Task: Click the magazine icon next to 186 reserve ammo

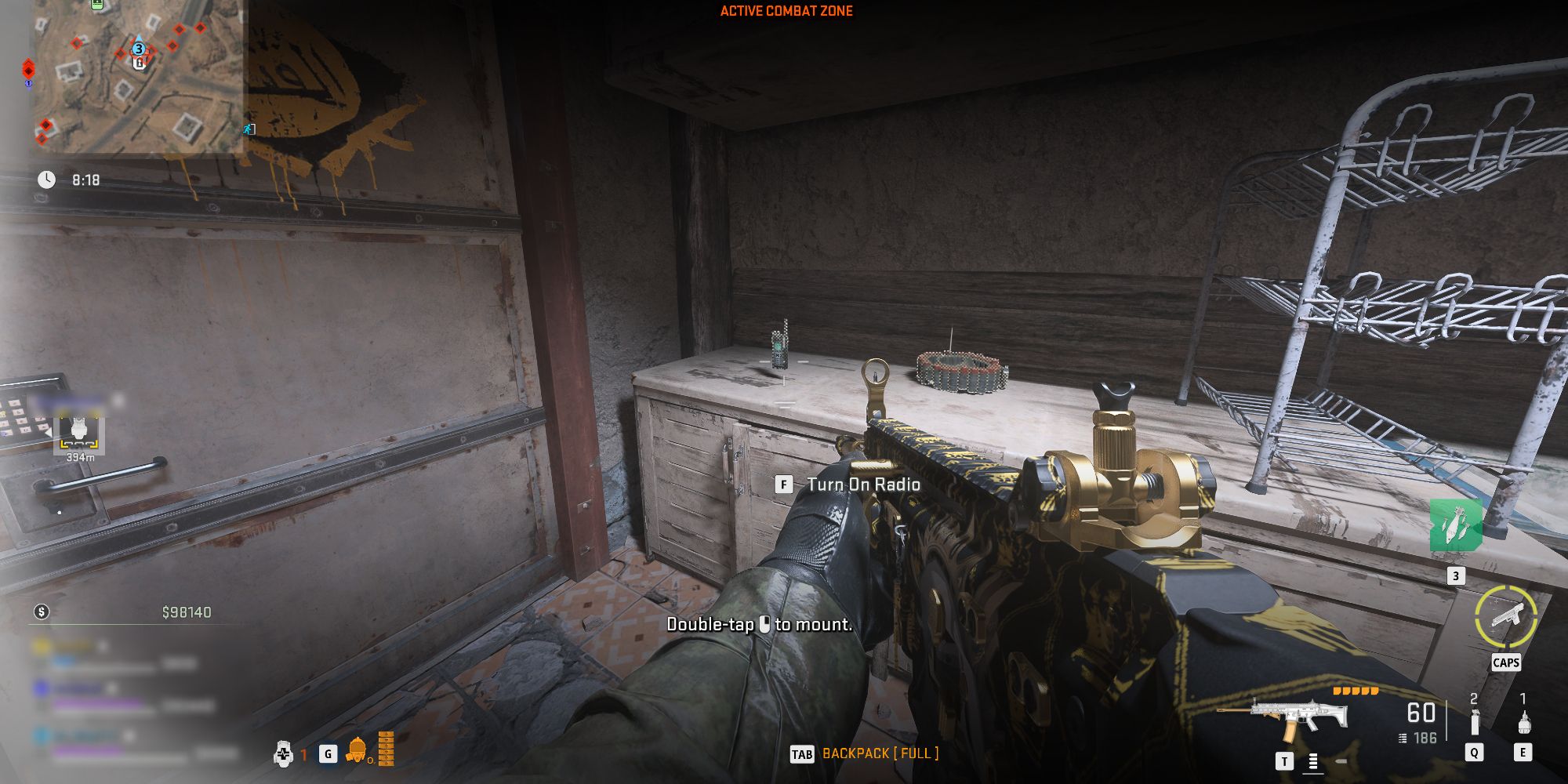Action: [x=1403, y=739]
